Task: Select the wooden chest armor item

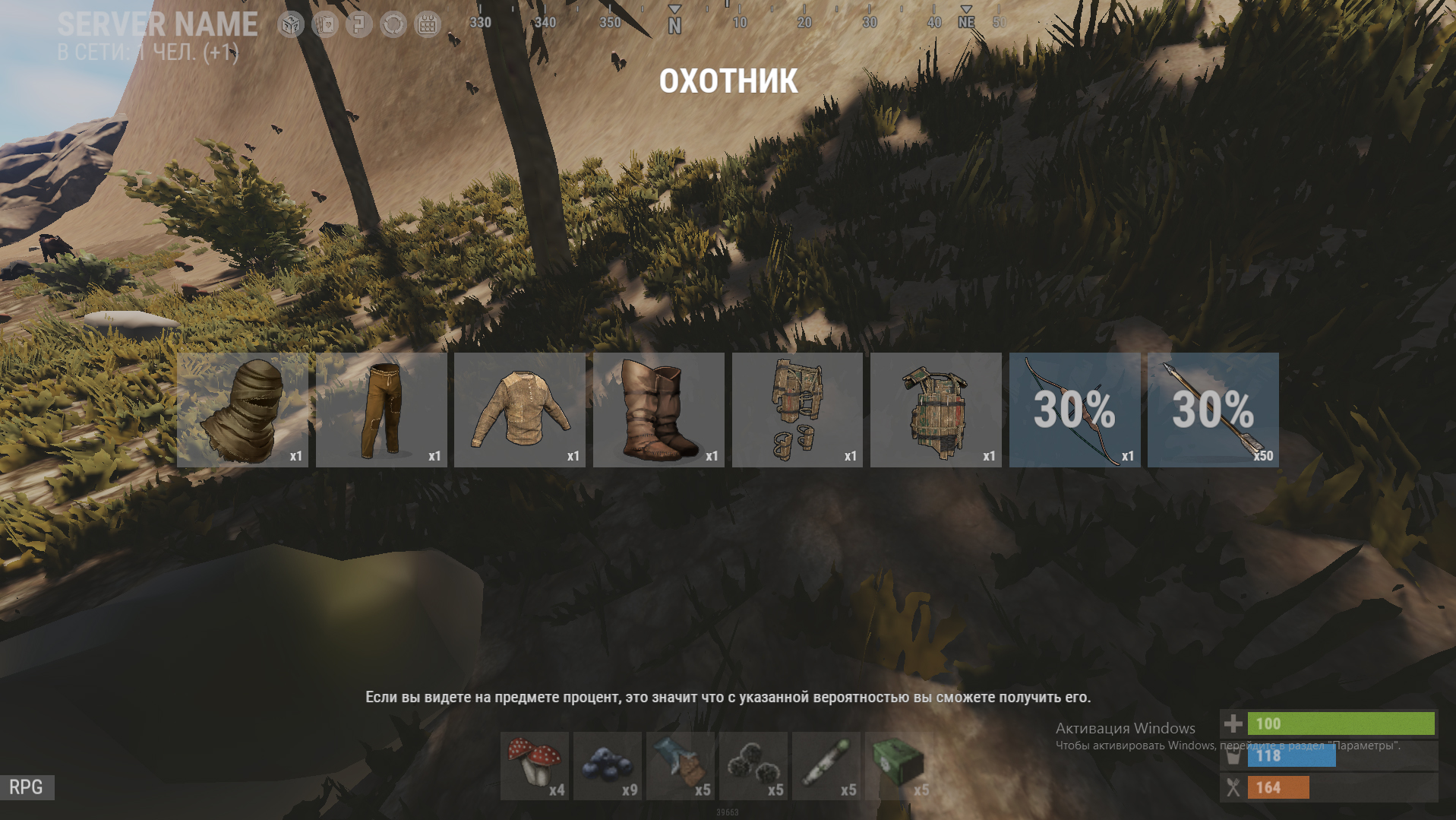Action: point(936,410)
